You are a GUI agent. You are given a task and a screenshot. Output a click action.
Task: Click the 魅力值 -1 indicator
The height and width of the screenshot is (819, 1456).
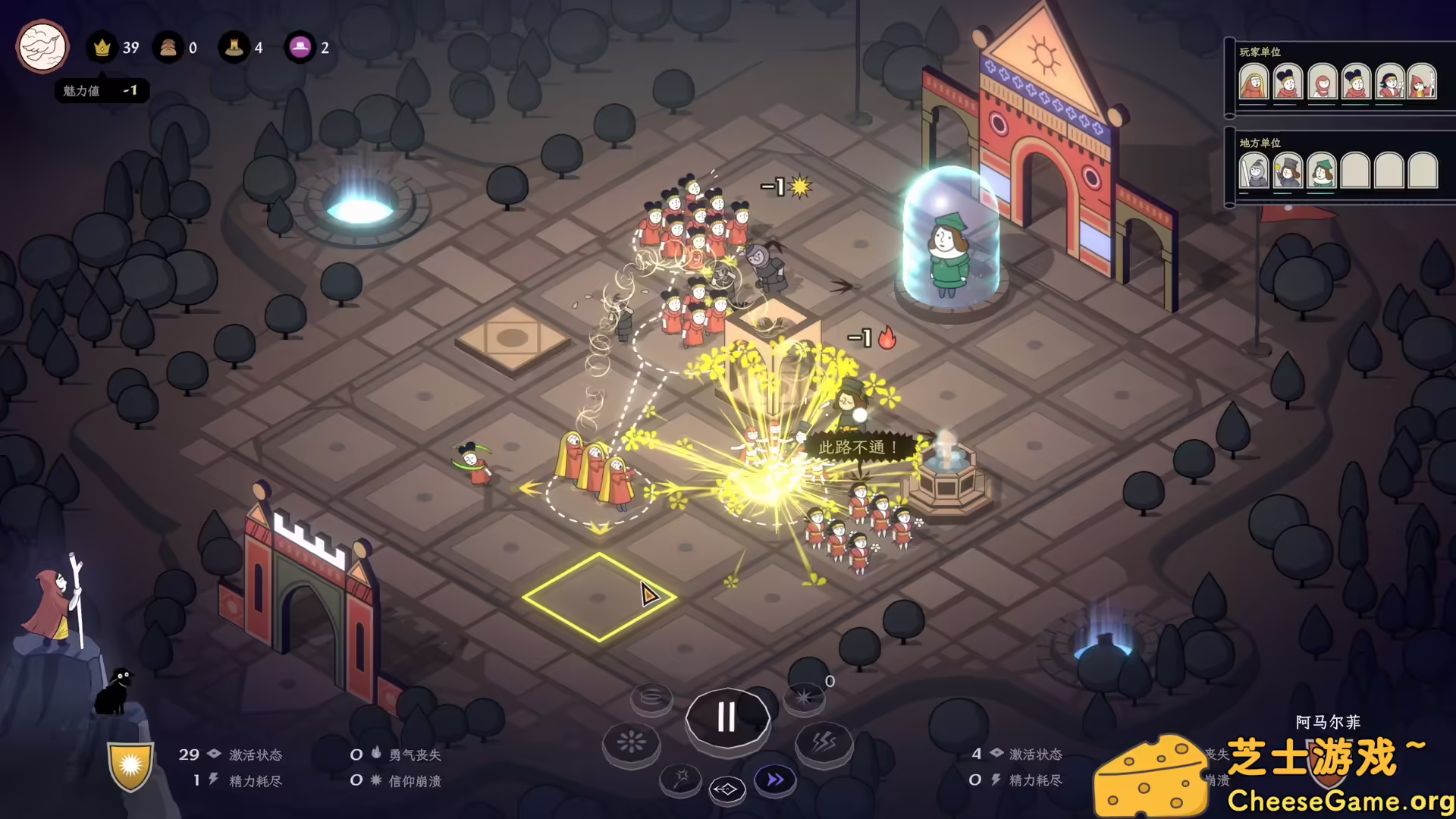102,90
